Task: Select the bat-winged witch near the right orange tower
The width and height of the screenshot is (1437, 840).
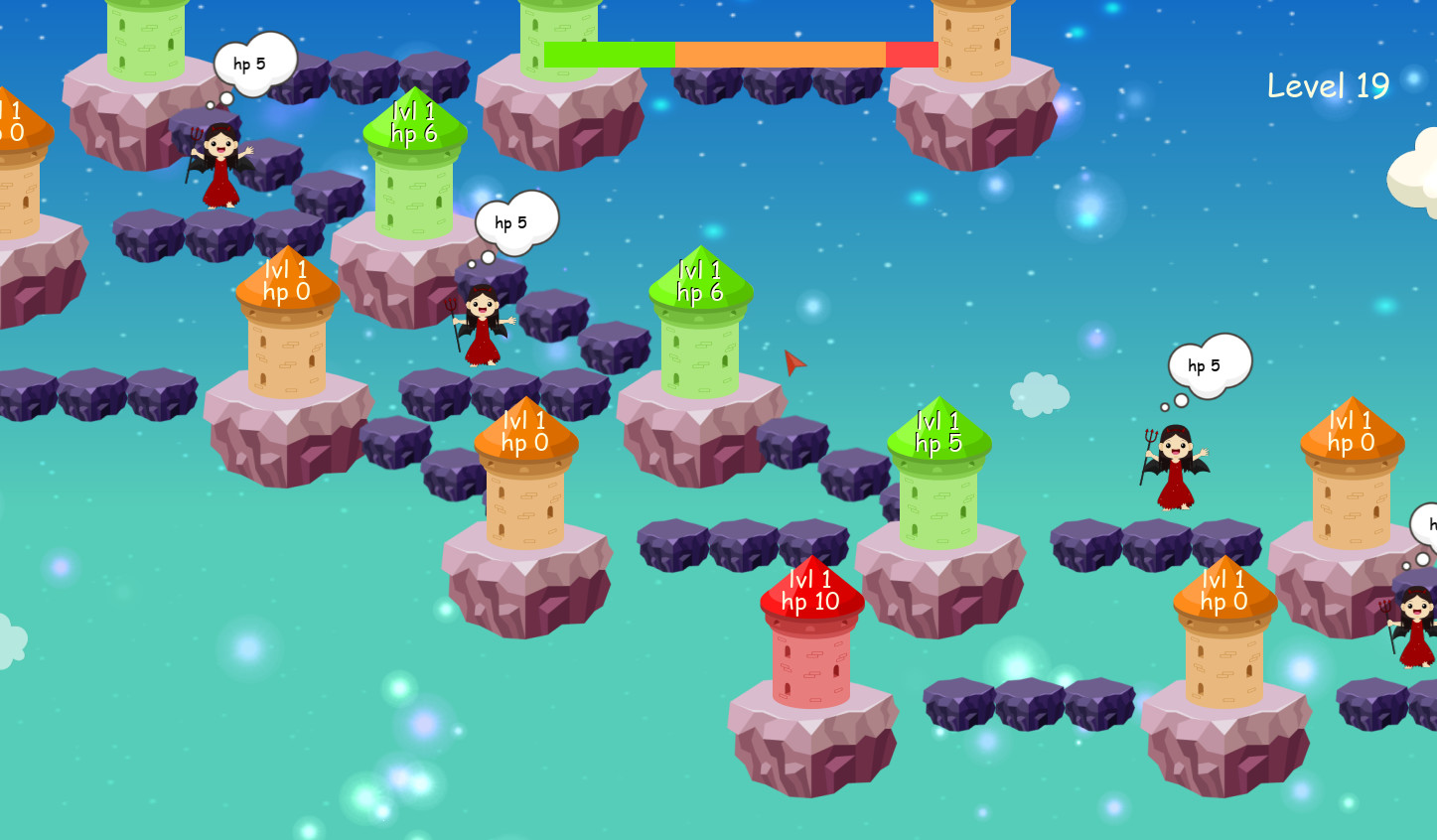Action: 1175,467
